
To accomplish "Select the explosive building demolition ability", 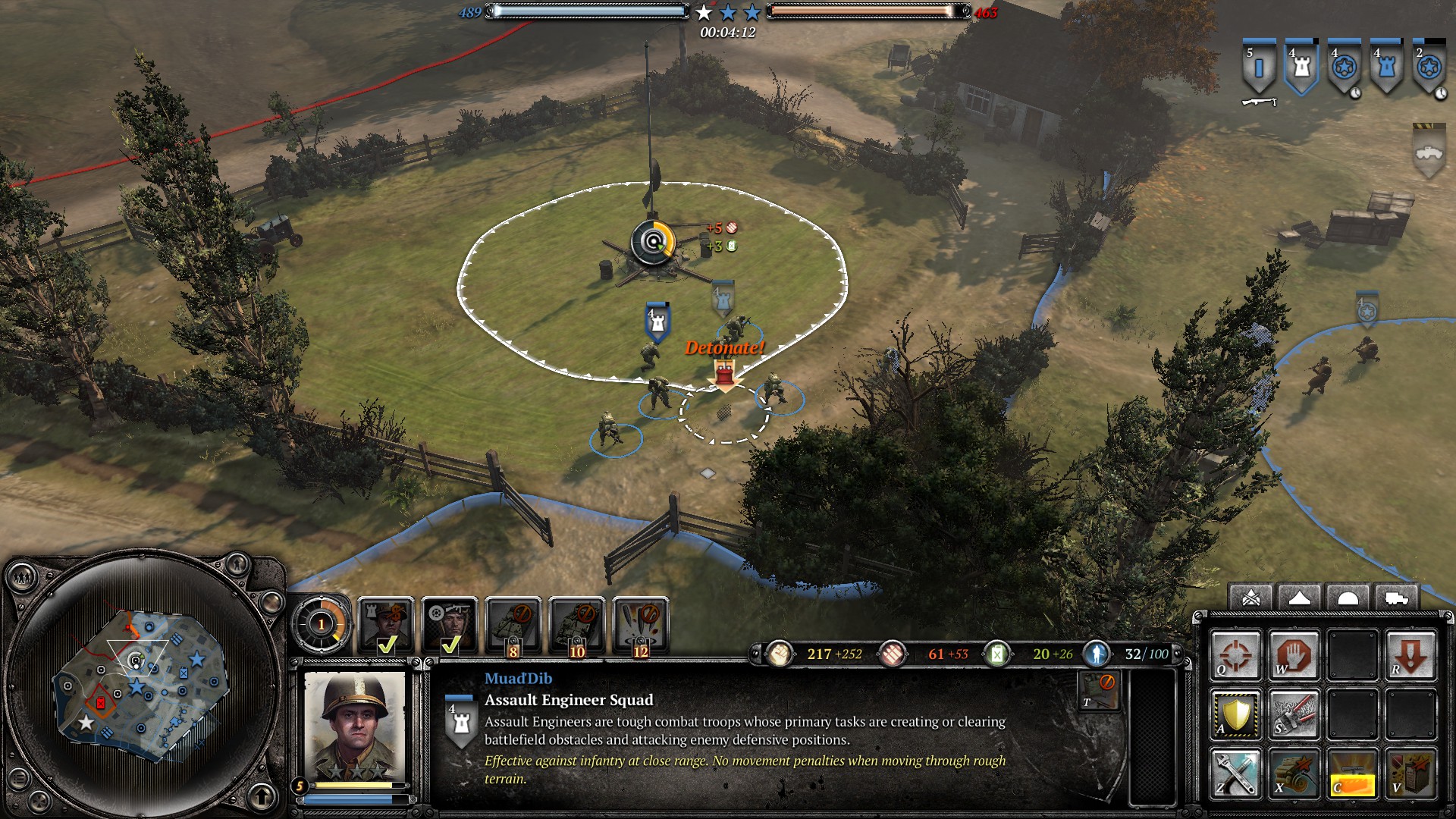I will [1410, 773].
